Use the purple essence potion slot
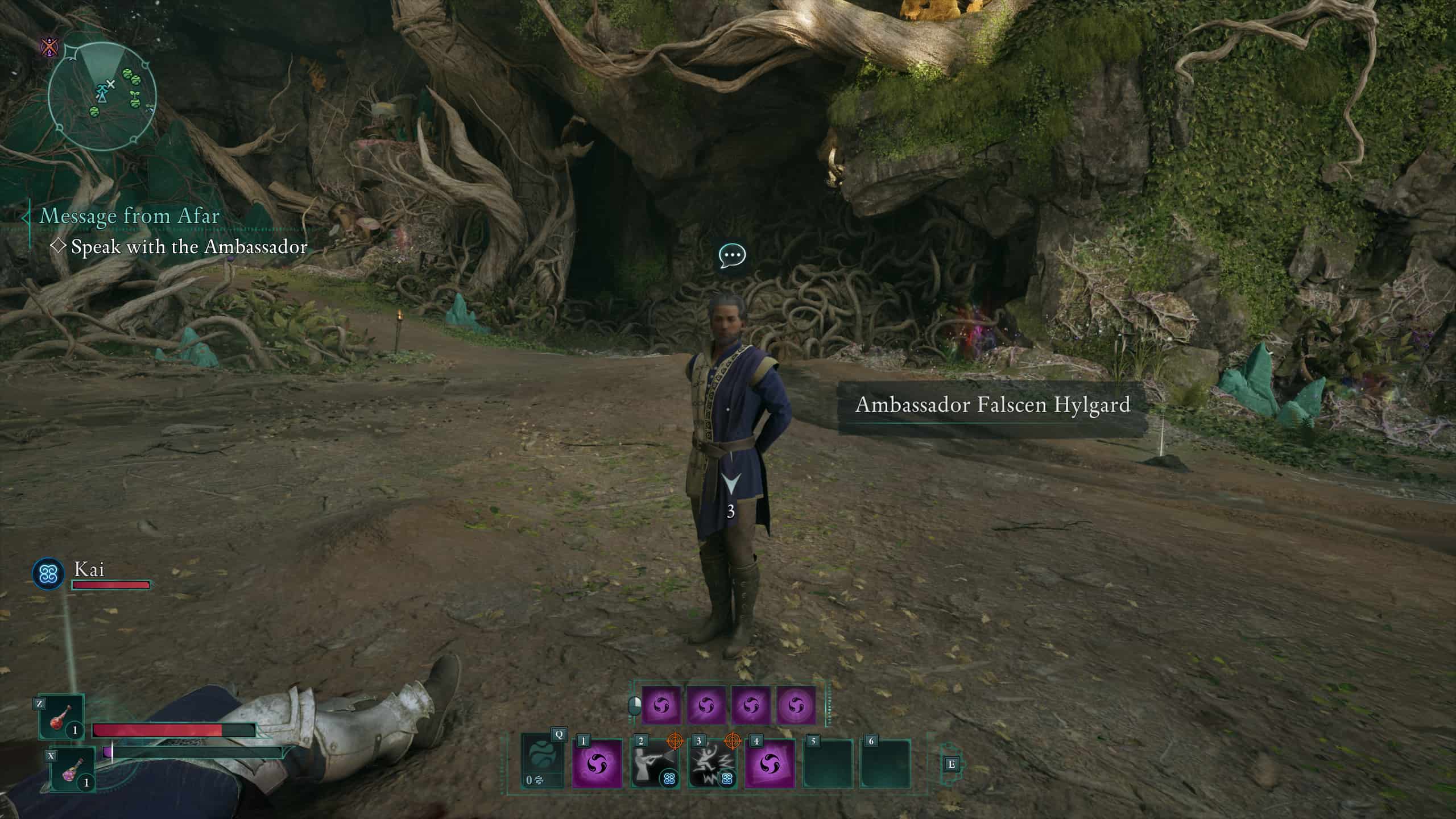 [73, 769]
